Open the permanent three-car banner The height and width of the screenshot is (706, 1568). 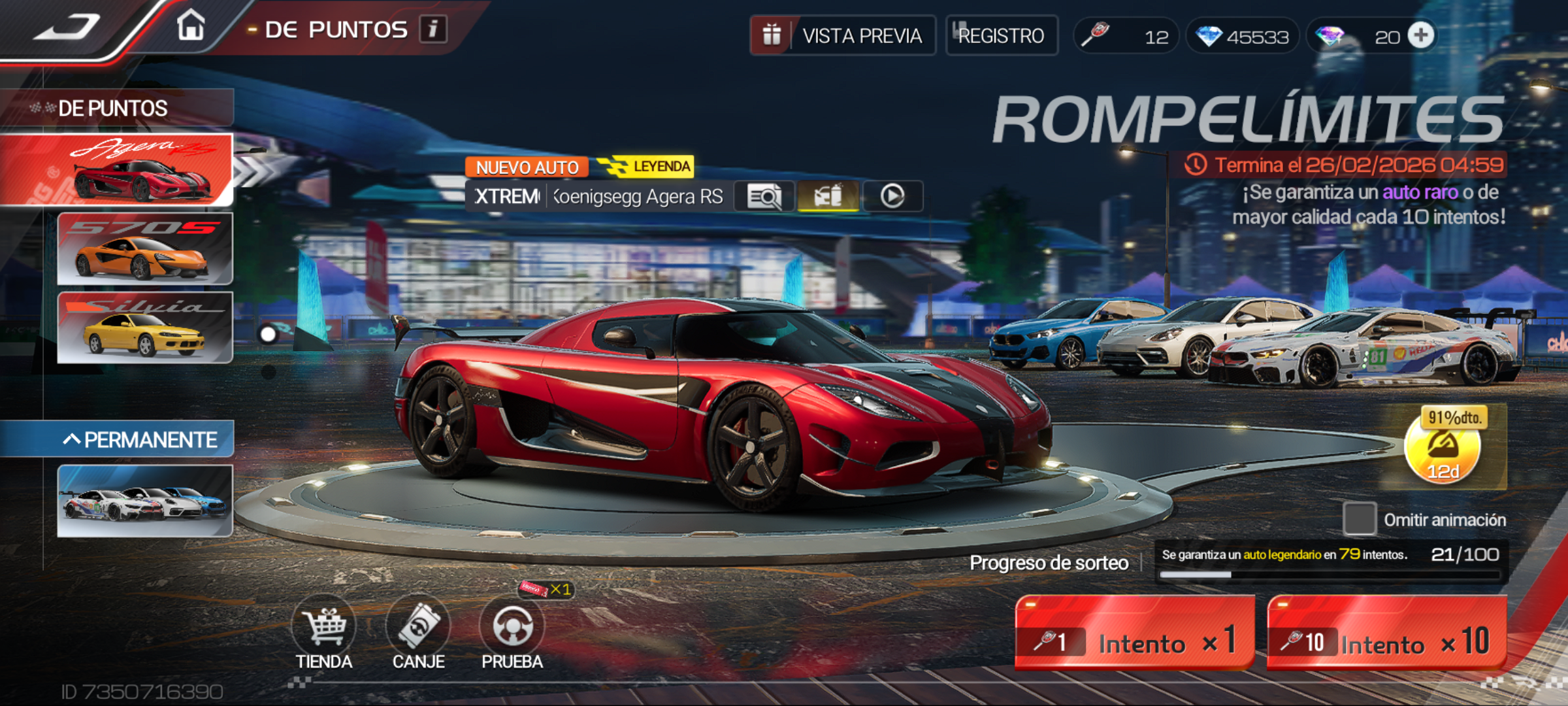[145, 501]
